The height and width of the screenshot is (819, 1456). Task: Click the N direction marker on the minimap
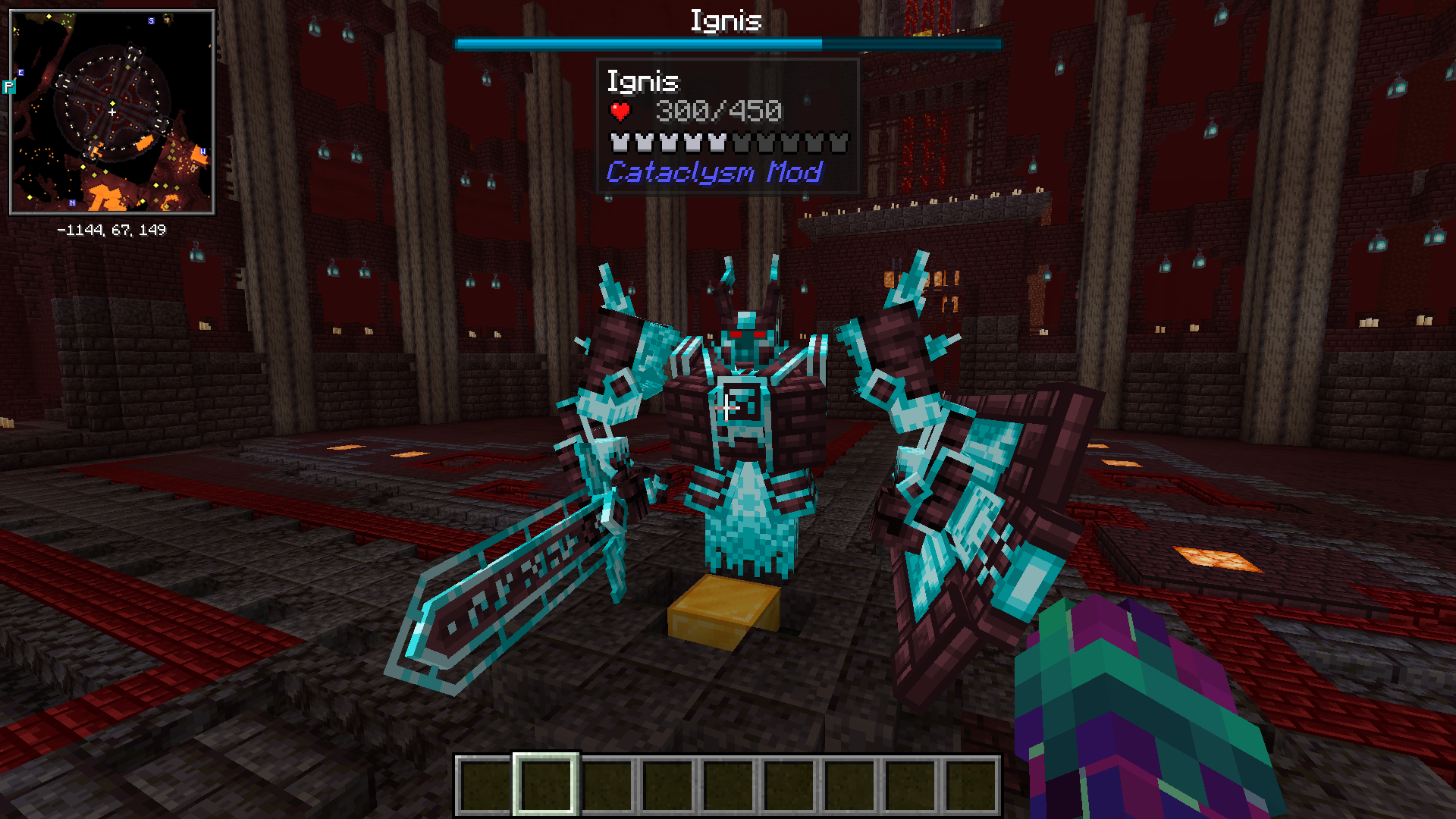[72, 202]
